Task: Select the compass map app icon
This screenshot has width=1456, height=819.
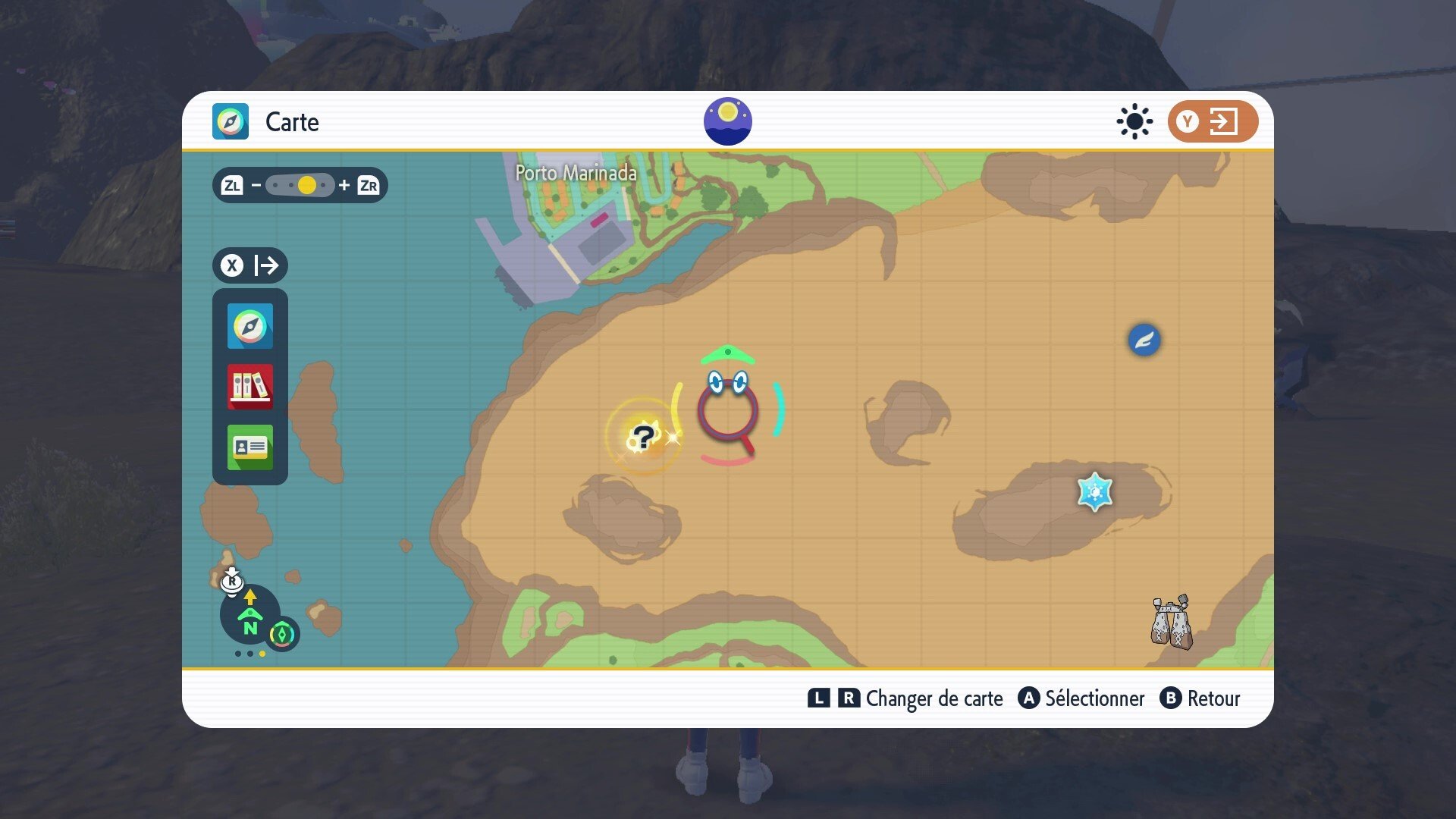Action: pos(250,326)
